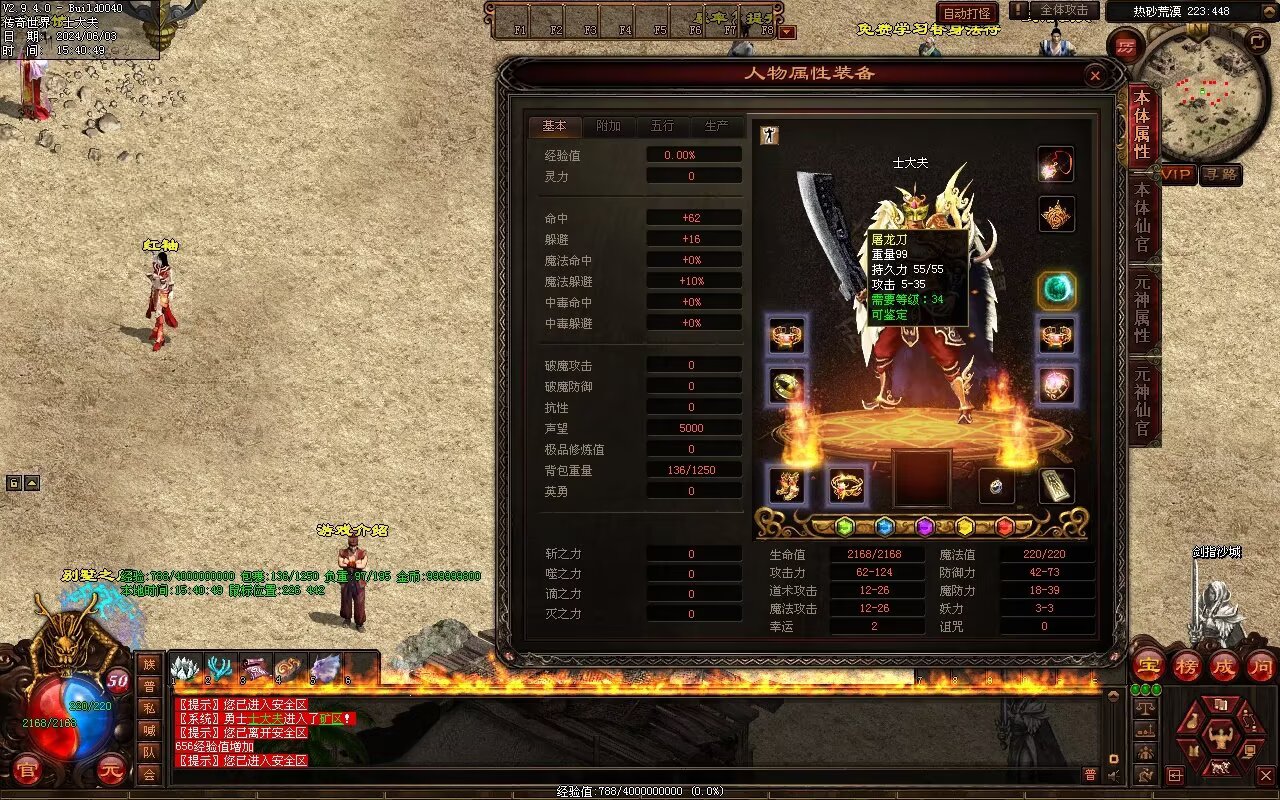Close the character attributes panel
The height and width of the screenshot is (800, 1280).
[x=1095, y=75]
